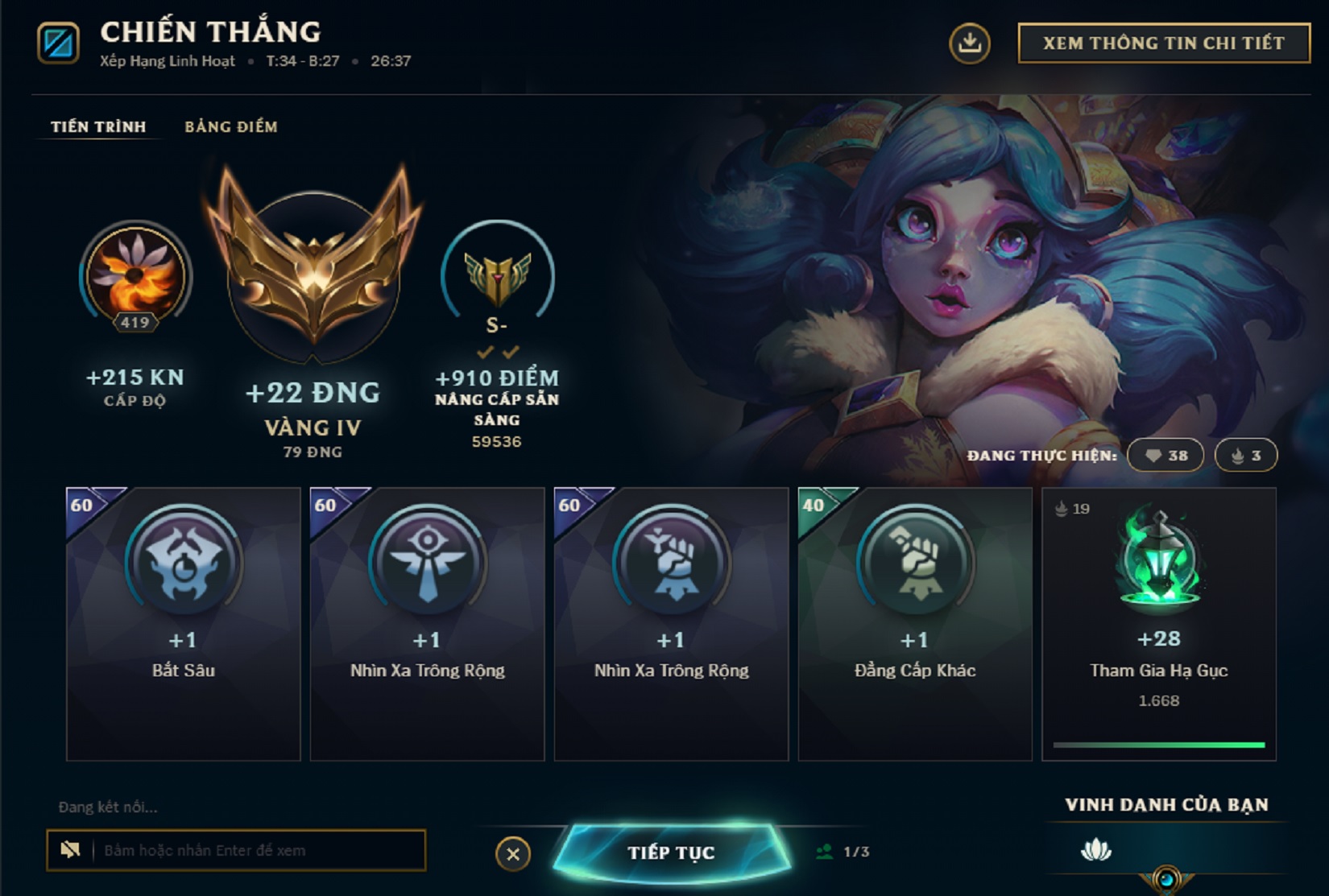Click the party members icon beside 1/3
1329x896 pixels.
[826, 853]
